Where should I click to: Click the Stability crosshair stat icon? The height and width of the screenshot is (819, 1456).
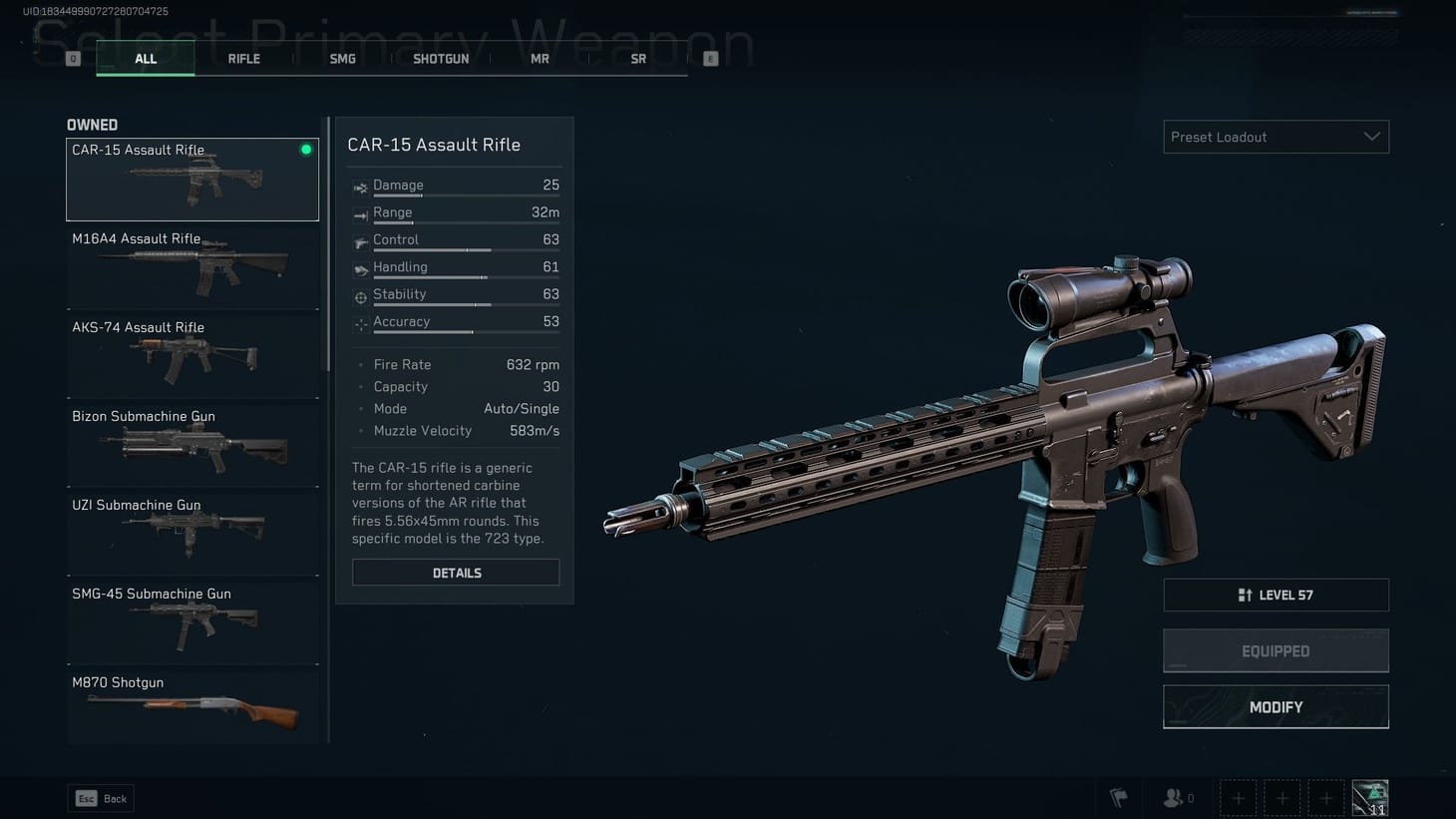point(359,295)
